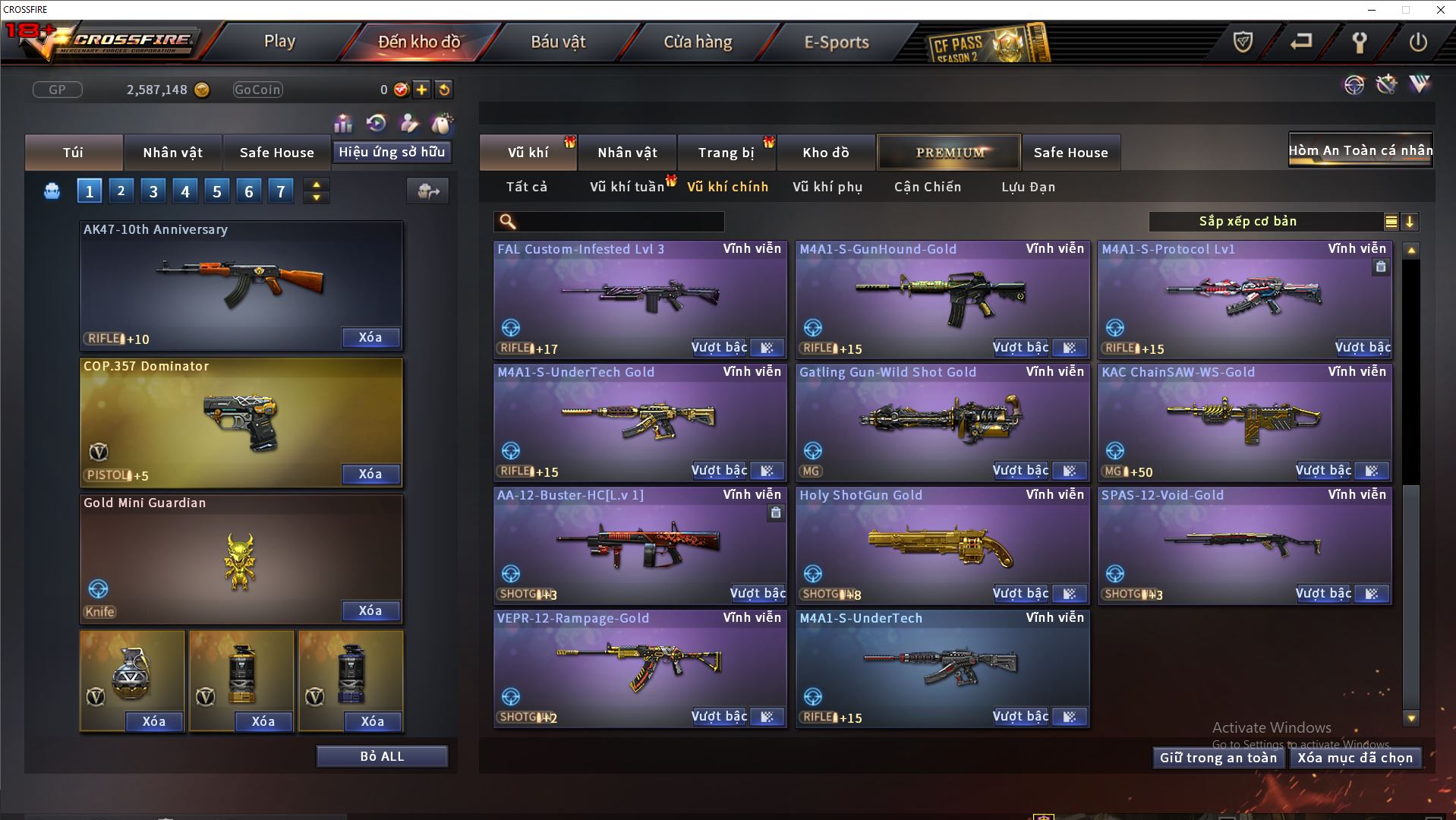The height and width of the screenshot is (820, 1456).
Task: Open the Play menu
Action: (279, 42)
